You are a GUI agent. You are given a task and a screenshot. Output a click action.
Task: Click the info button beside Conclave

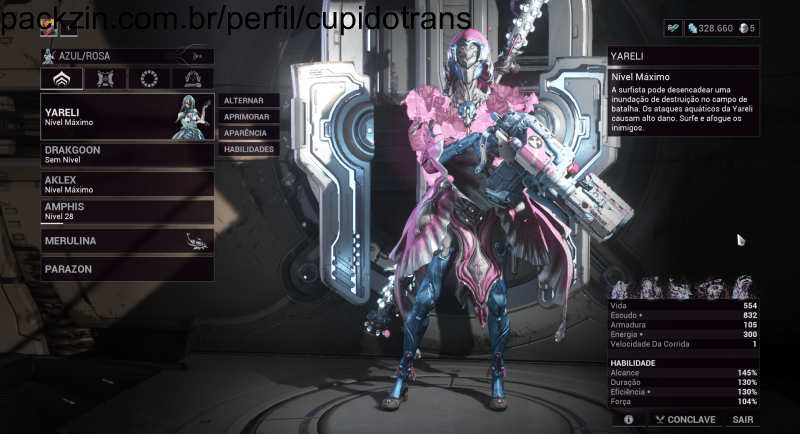point(628,420)
